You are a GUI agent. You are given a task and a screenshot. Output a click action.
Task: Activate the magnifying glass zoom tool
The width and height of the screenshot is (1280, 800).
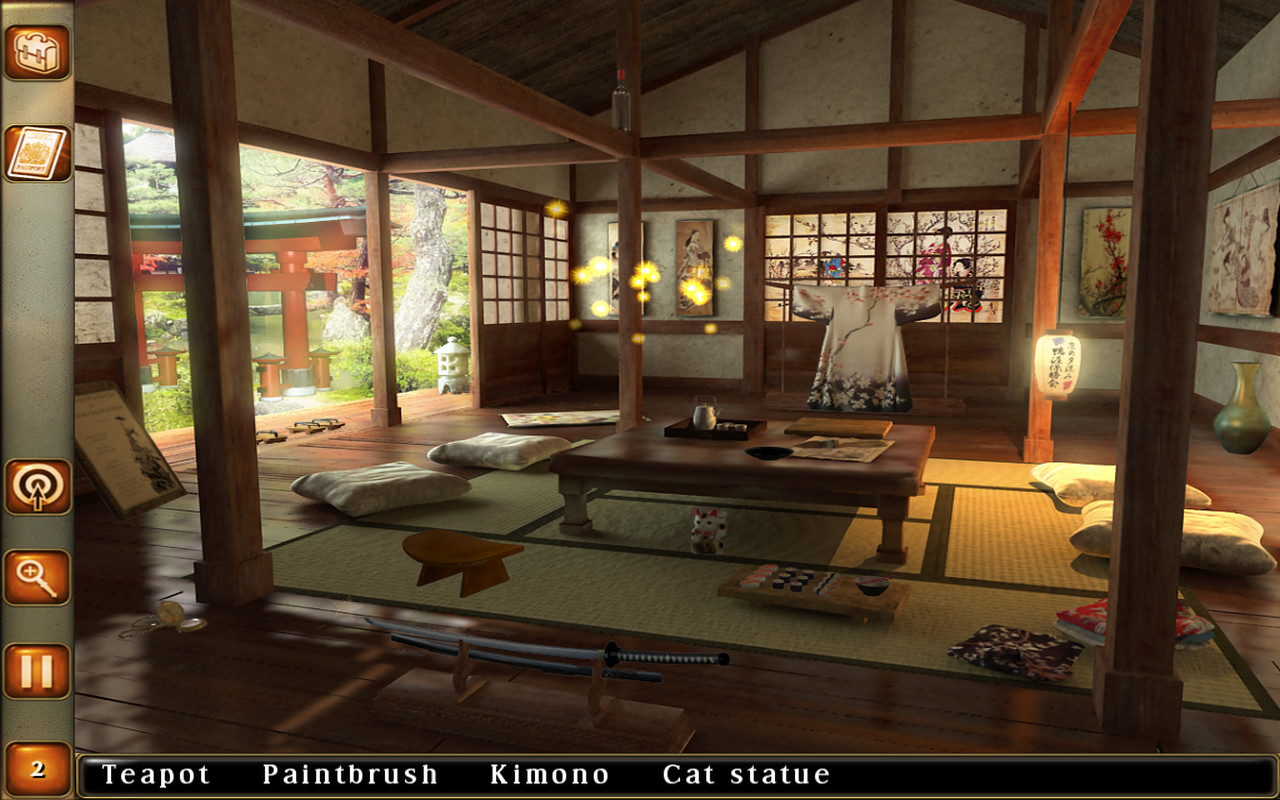tap(37, 578)
